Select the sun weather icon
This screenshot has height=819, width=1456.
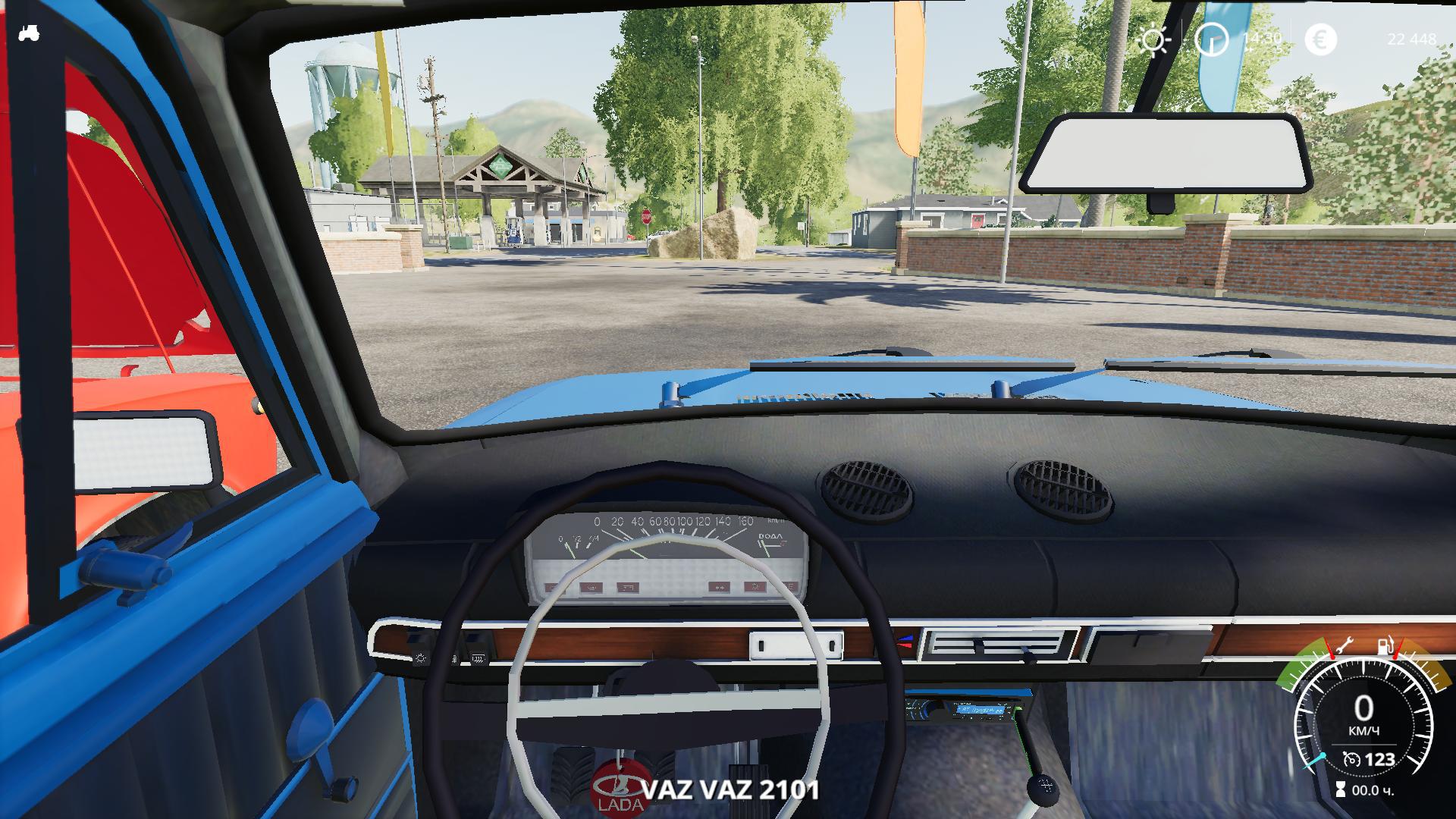(x=1153, y=40)
